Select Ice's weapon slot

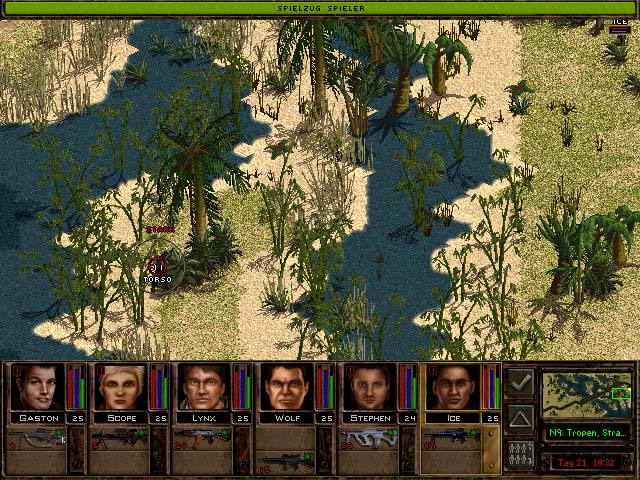pos(455,437)
